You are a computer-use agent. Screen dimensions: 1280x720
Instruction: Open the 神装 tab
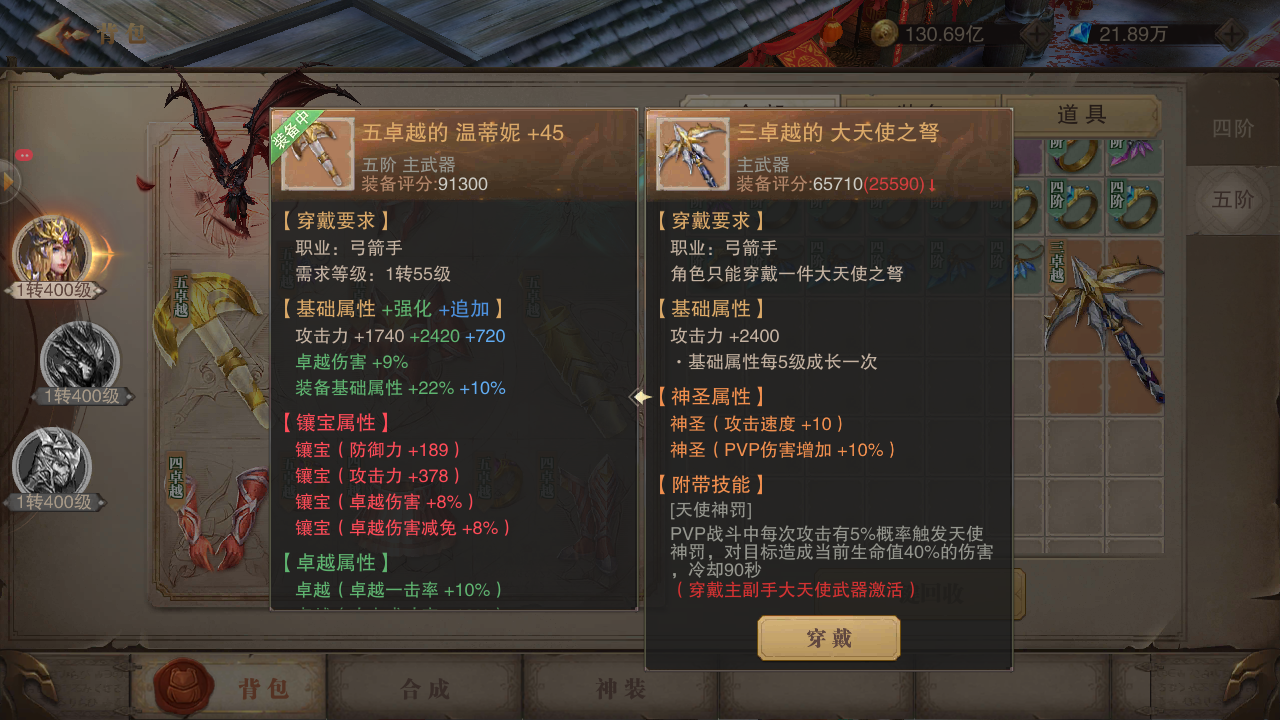pos(622,687)
